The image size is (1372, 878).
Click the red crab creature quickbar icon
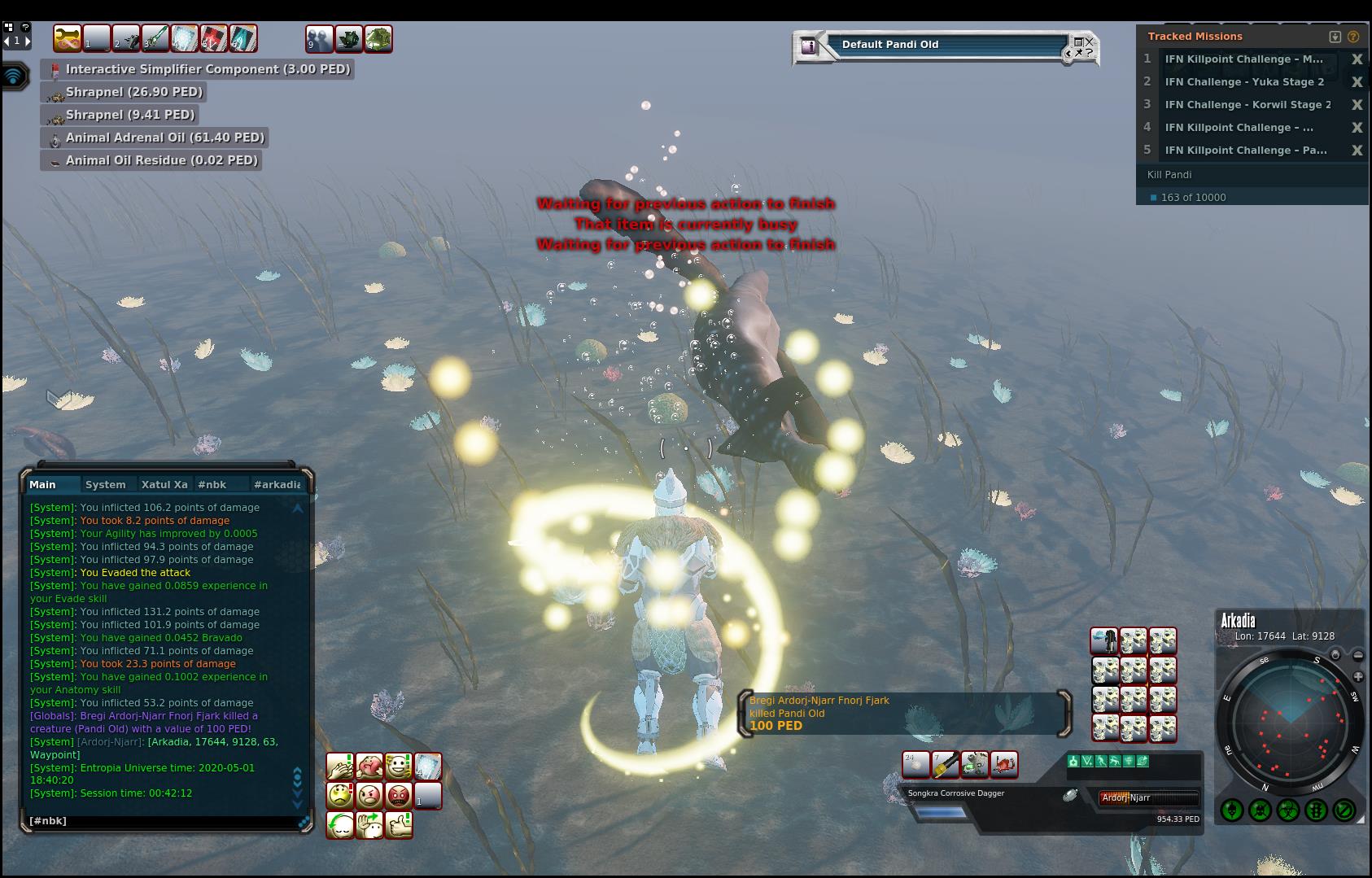click(1004, 764)
